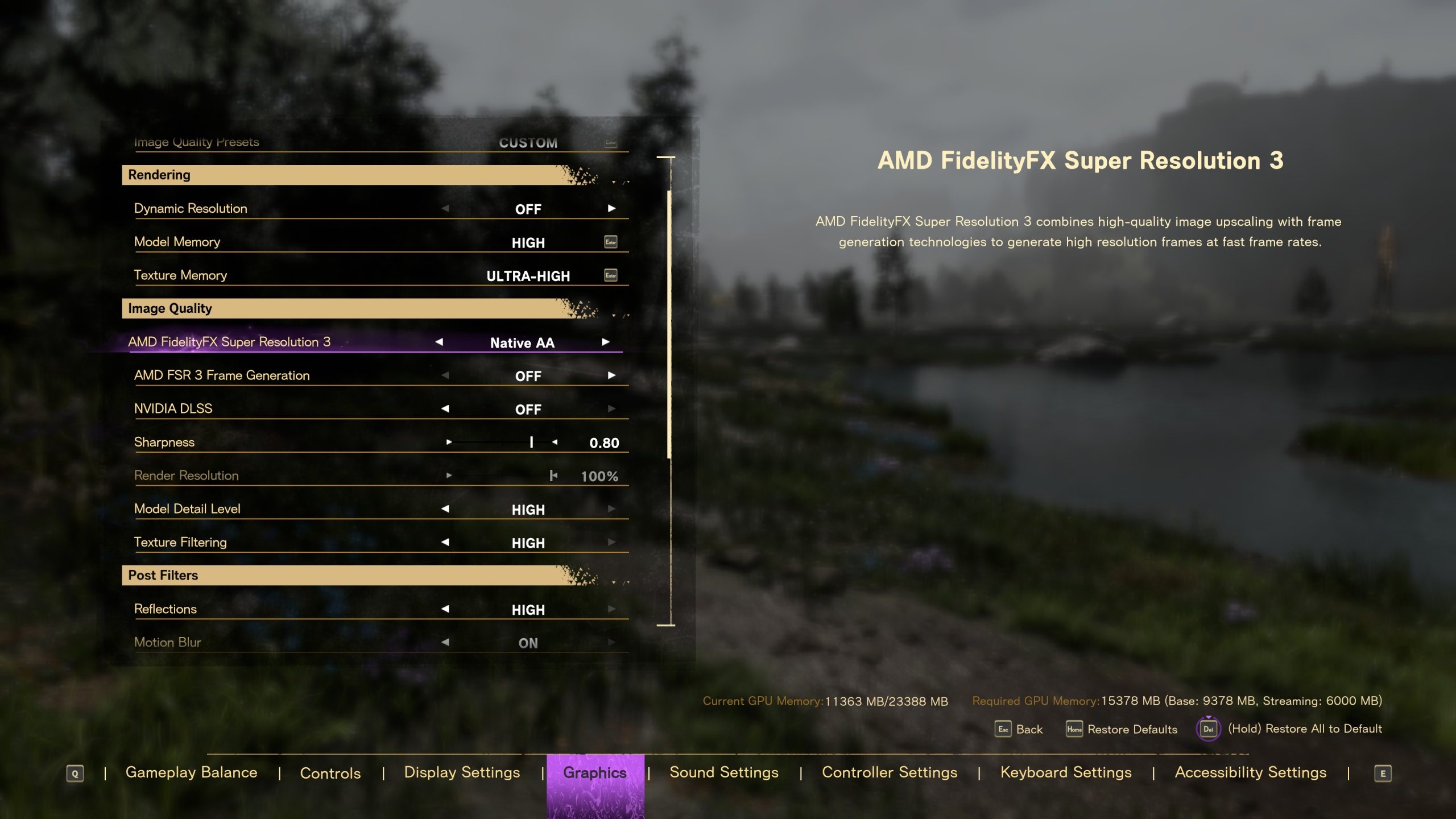Adjust the Sharpness slider
This screenshot has width=1456, height=819.
point(531,442)
